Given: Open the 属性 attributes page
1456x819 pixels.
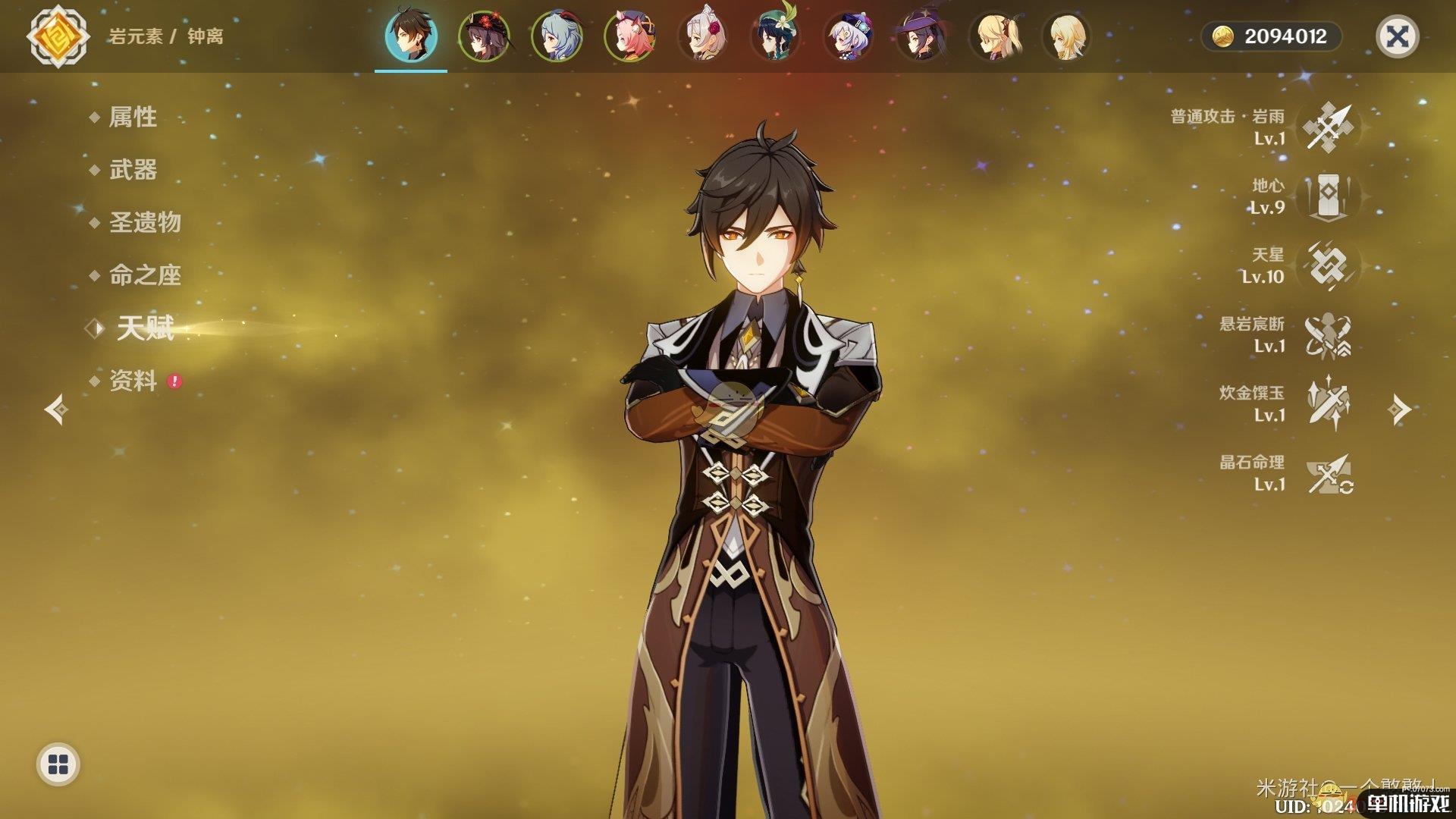Looking at the screenshot, I should click(x=133, y=117).
